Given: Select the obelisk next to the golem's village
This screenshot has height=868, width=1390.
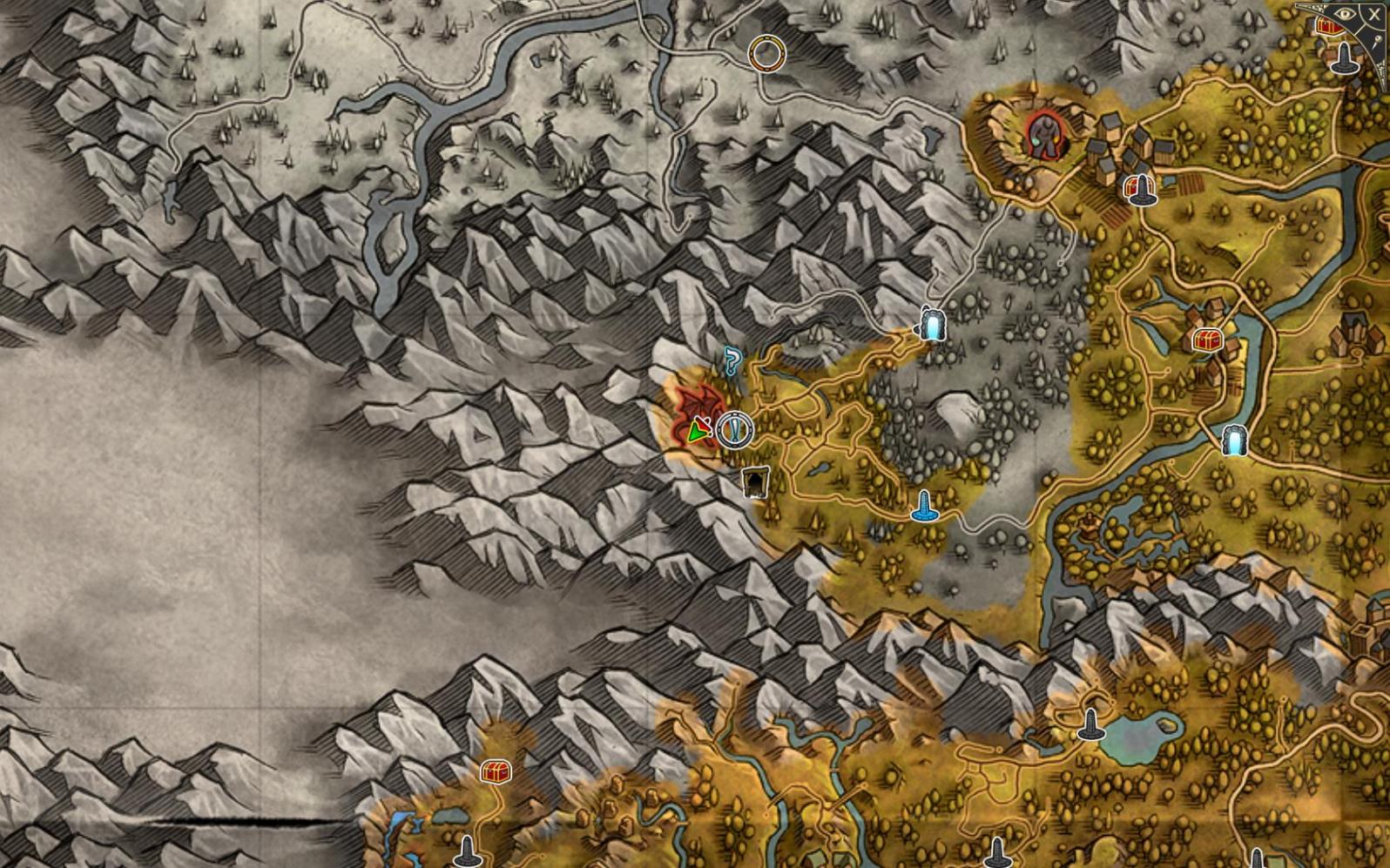Looking at the screenshot, I should [1141, 190].
